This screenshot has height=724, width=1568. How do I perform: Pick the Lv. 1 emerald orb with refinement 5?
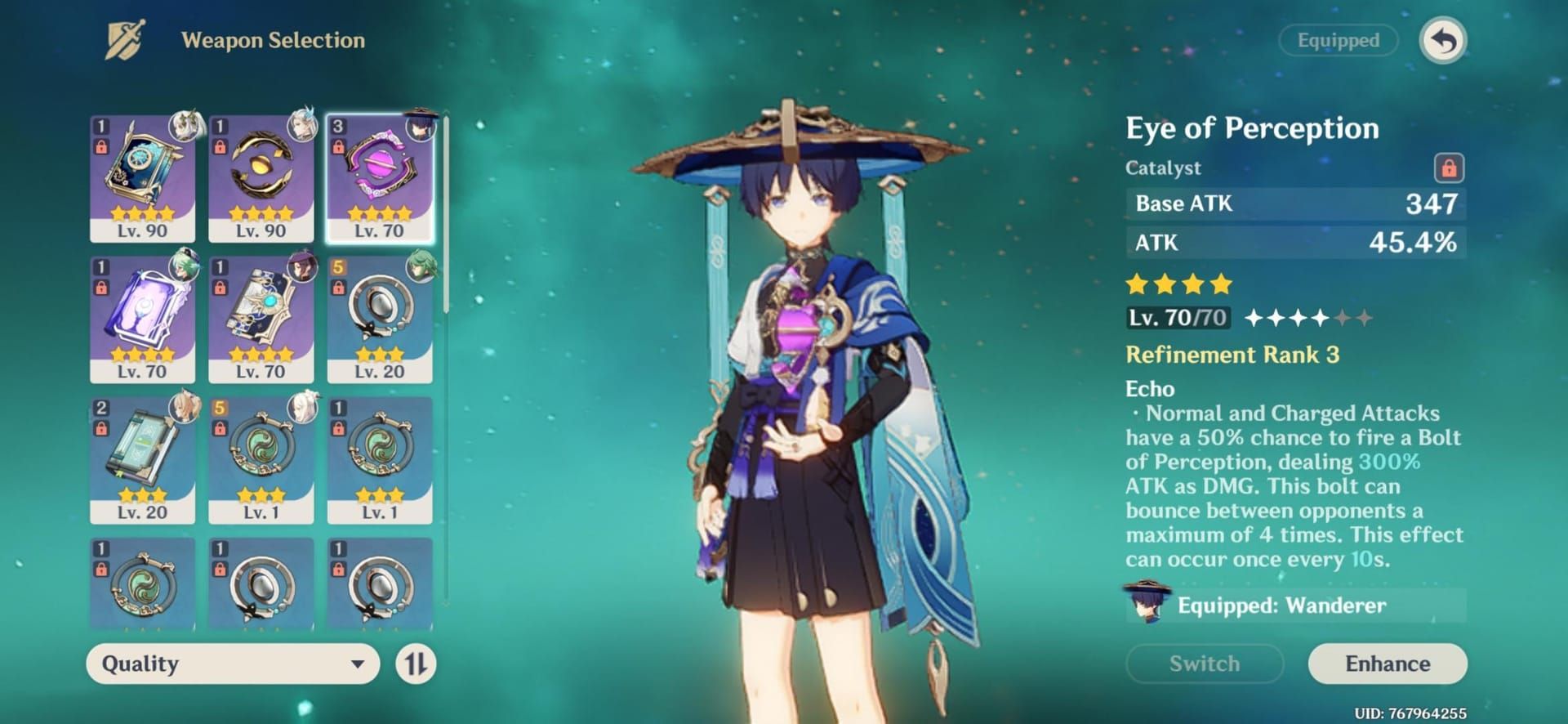[261, 459]
